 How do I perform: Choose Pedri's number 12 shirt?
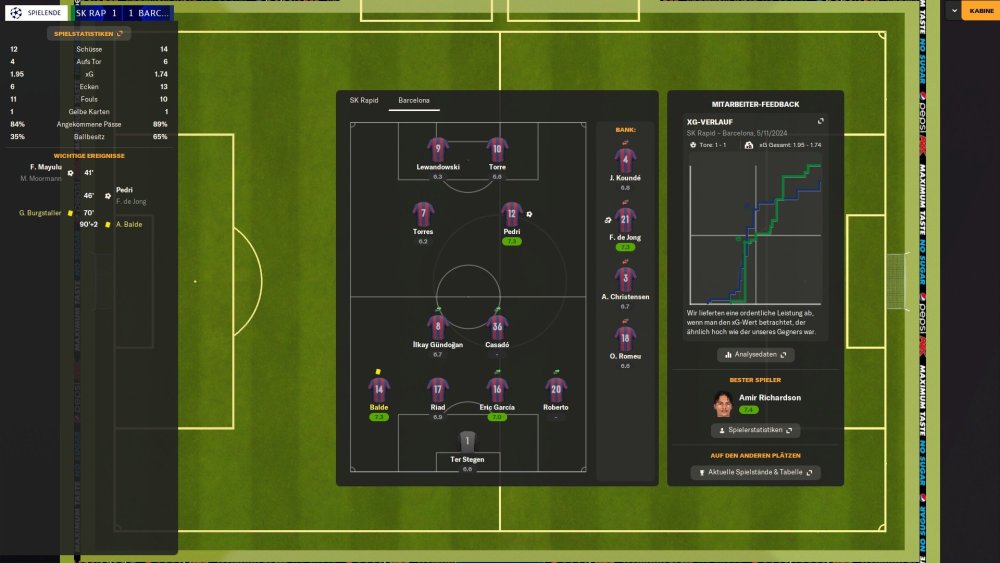click(x=512, y=214)
